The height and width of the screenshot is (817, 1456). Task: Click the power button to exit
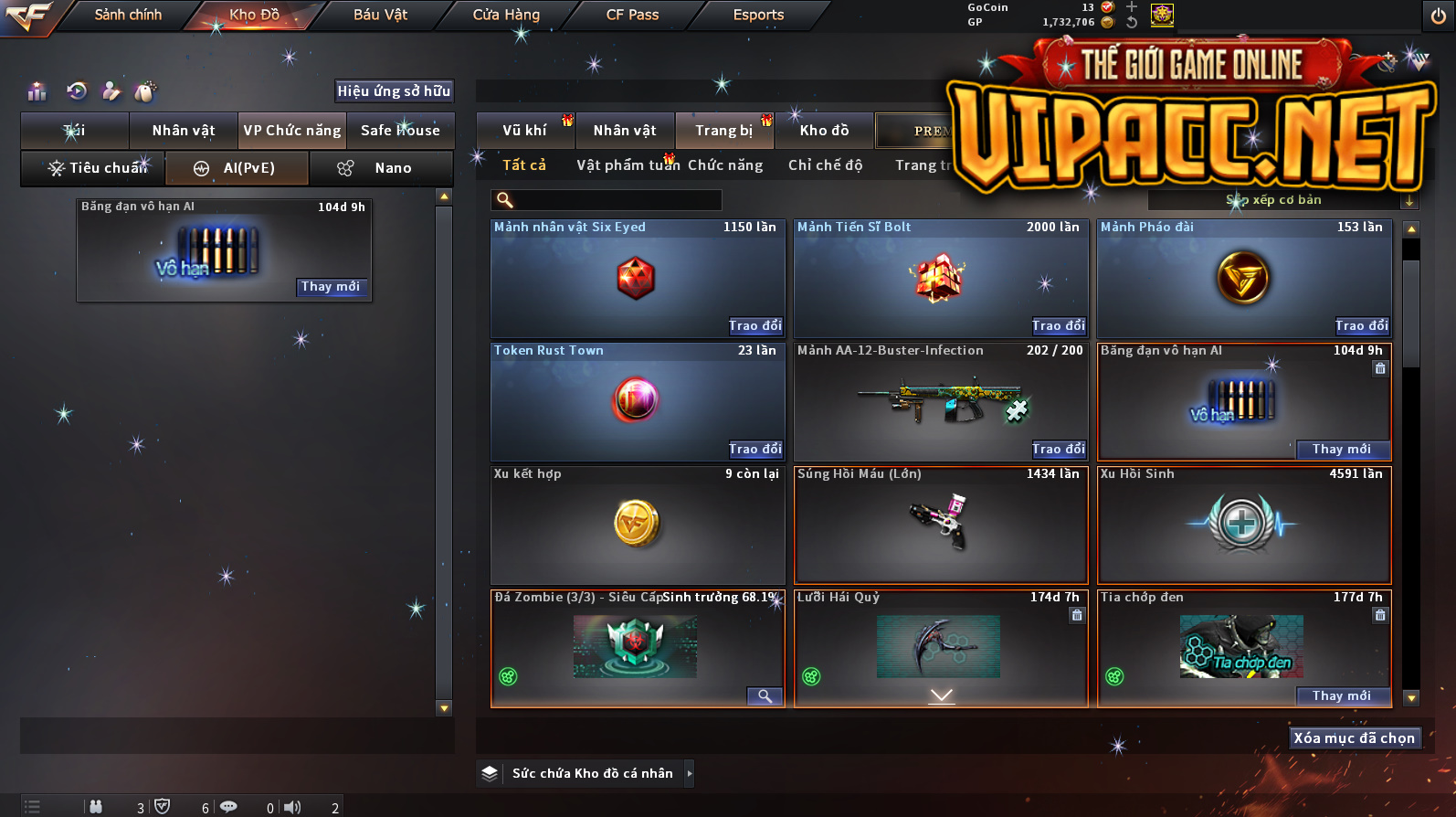coord(1438,16)
